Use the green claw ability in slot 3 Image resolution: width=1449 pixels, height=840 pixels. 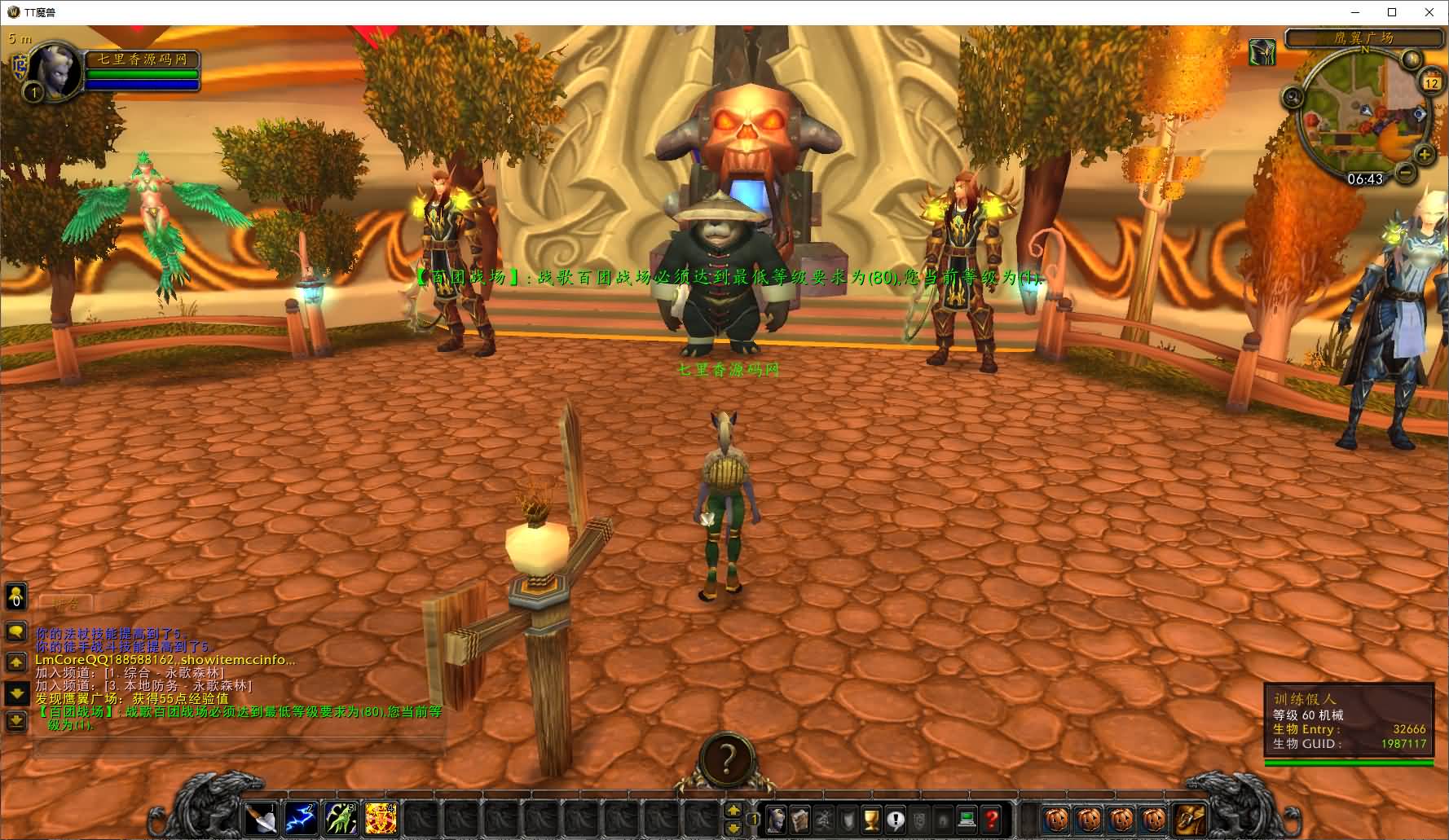click(x=341, y=818)
